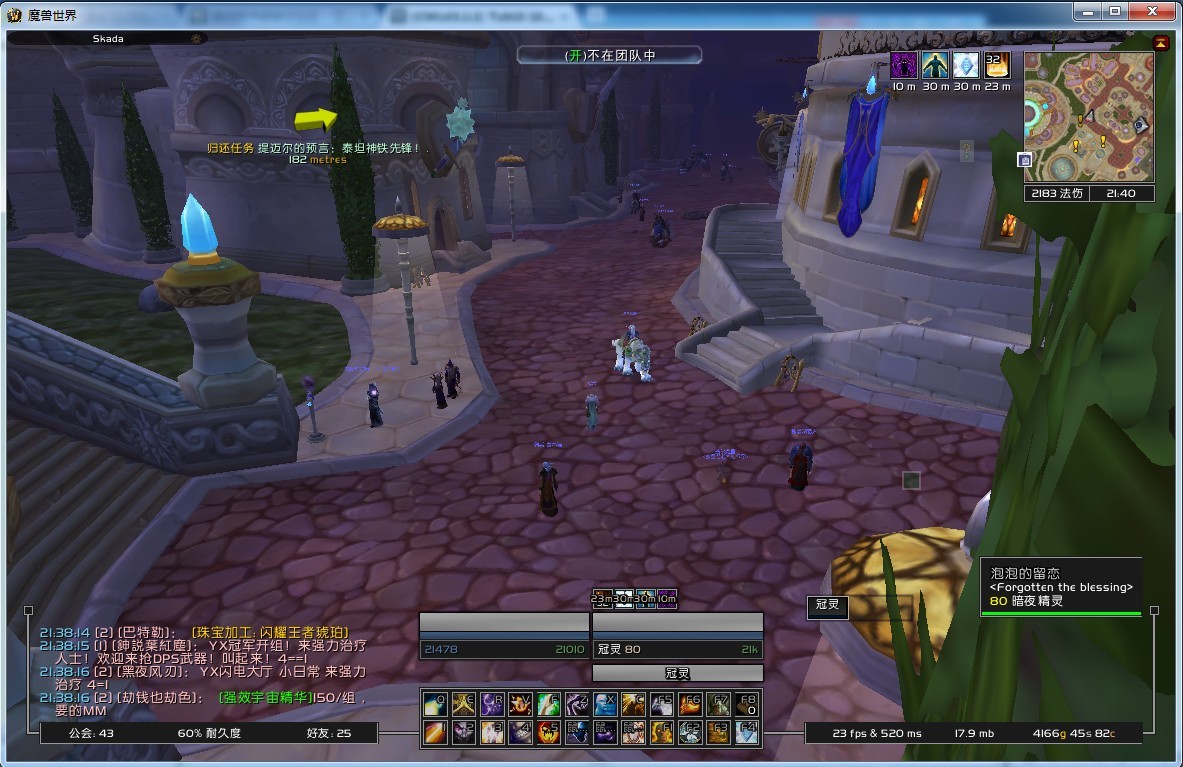
Task: Activate the ice shield ability on F4
Action: pyautogui.click(x=747, y=733)
